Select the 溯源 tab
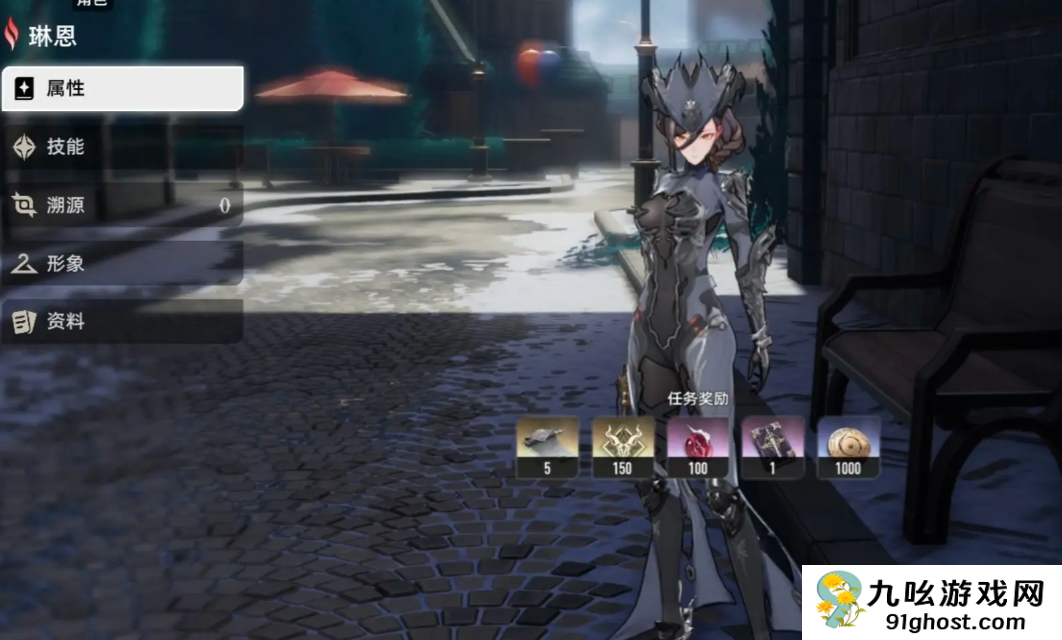 pyautogui.click(x=122, y=205)
